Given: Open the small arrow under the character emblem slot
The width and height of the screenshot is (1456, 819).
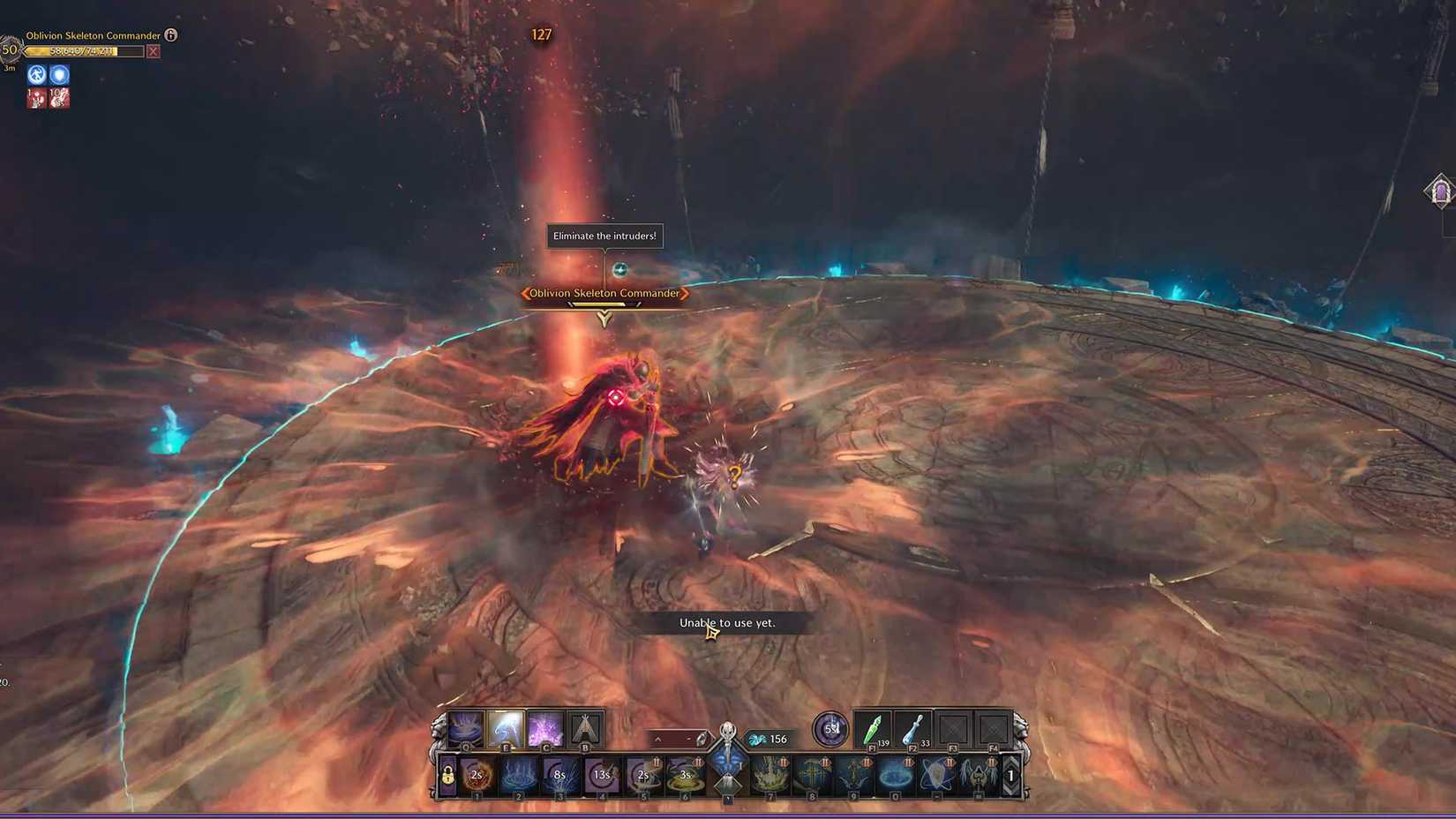Looking at the screenshot, I should [728, 799].
